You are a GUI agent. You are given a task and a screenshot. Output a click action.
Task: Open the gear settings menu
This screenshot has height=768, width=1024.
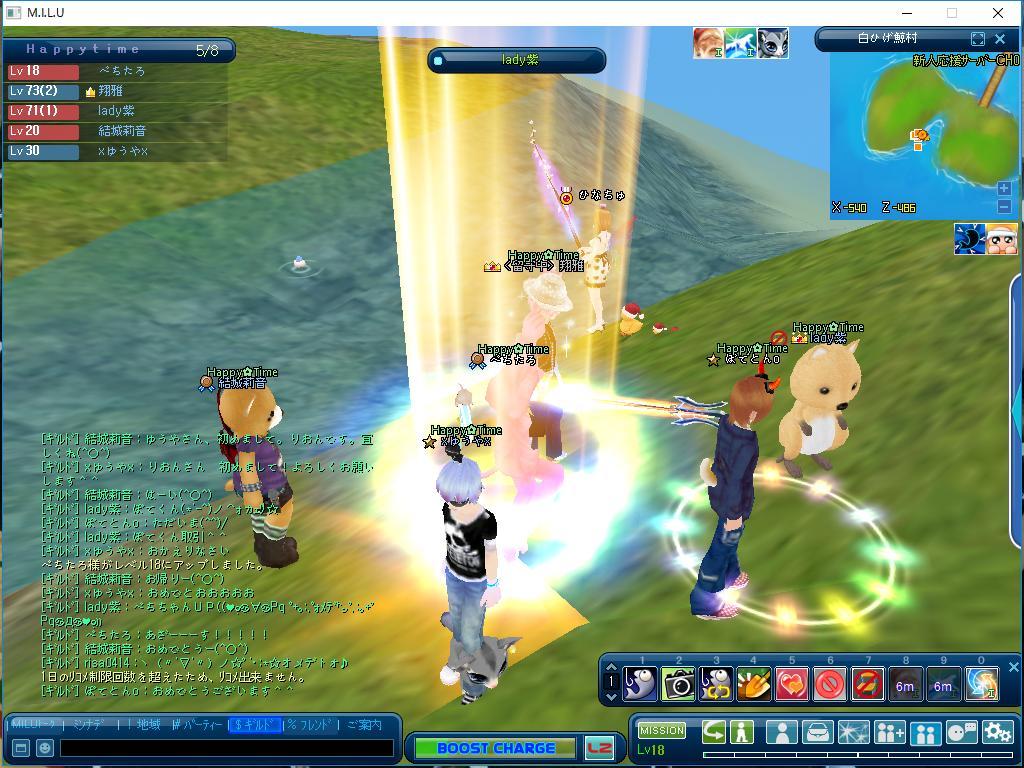997,732
